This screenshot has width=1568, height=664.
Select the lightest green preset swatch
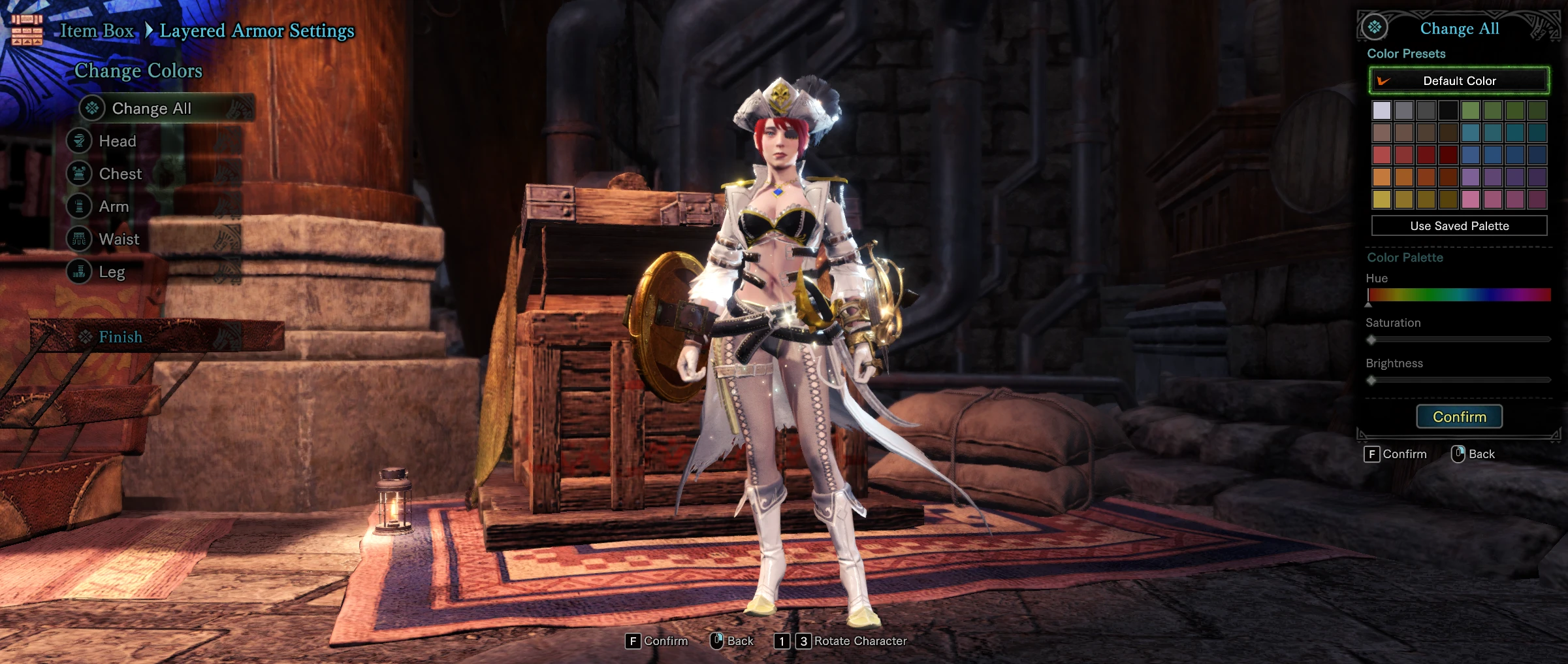pyautogui.click(x=1470, y=110)
